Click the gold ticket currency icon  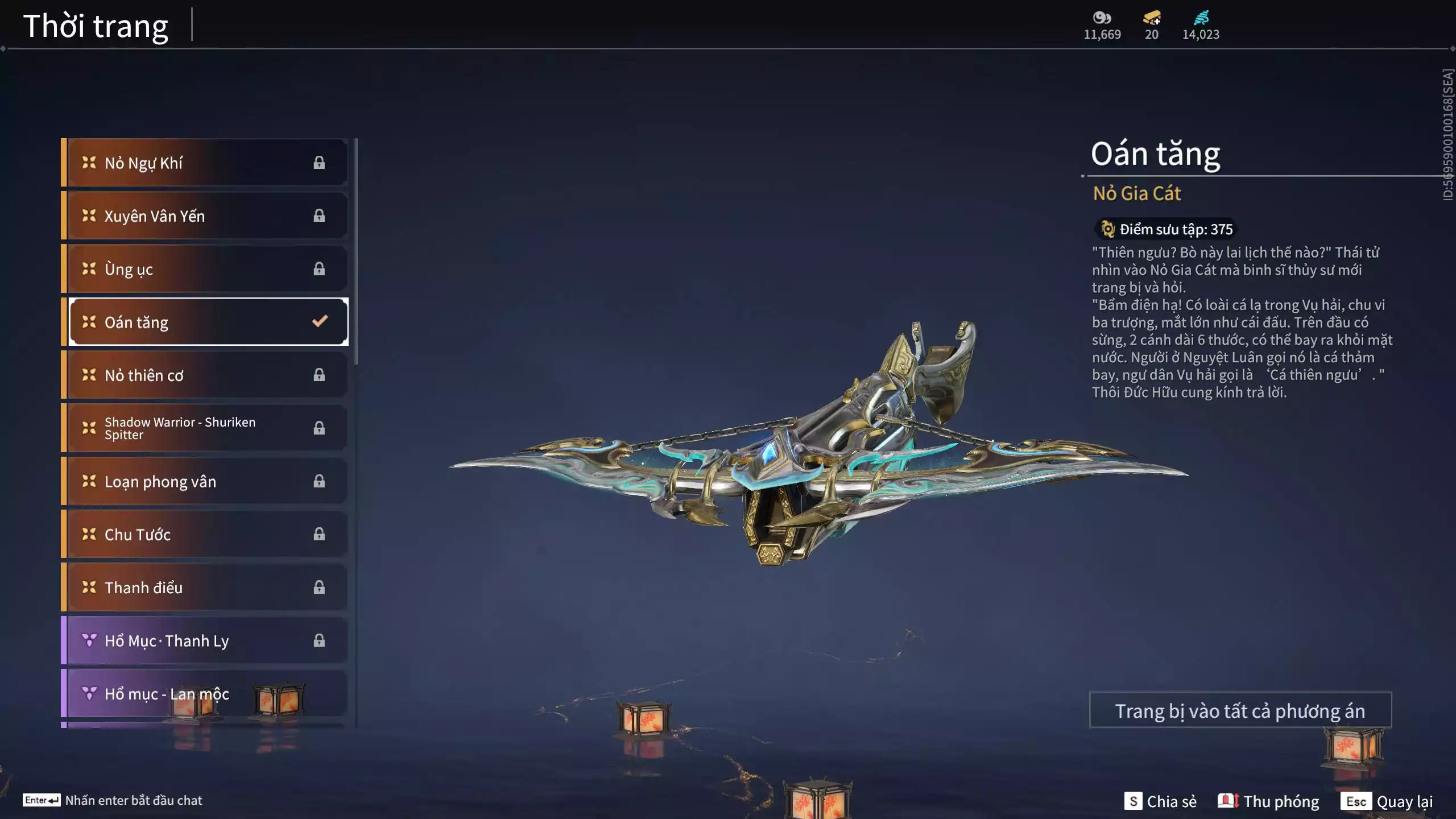pyautogui.click(x=1152, y=18)
